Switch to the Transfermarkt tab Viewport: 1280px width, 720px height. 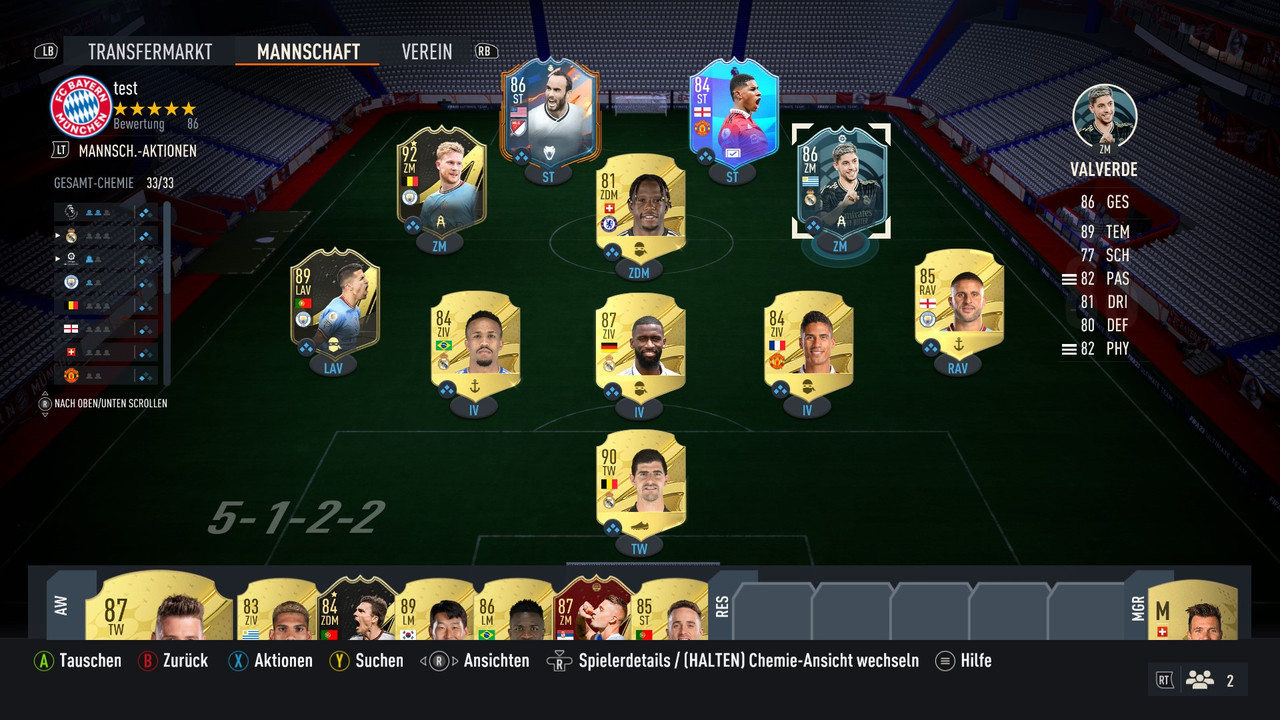151,52
